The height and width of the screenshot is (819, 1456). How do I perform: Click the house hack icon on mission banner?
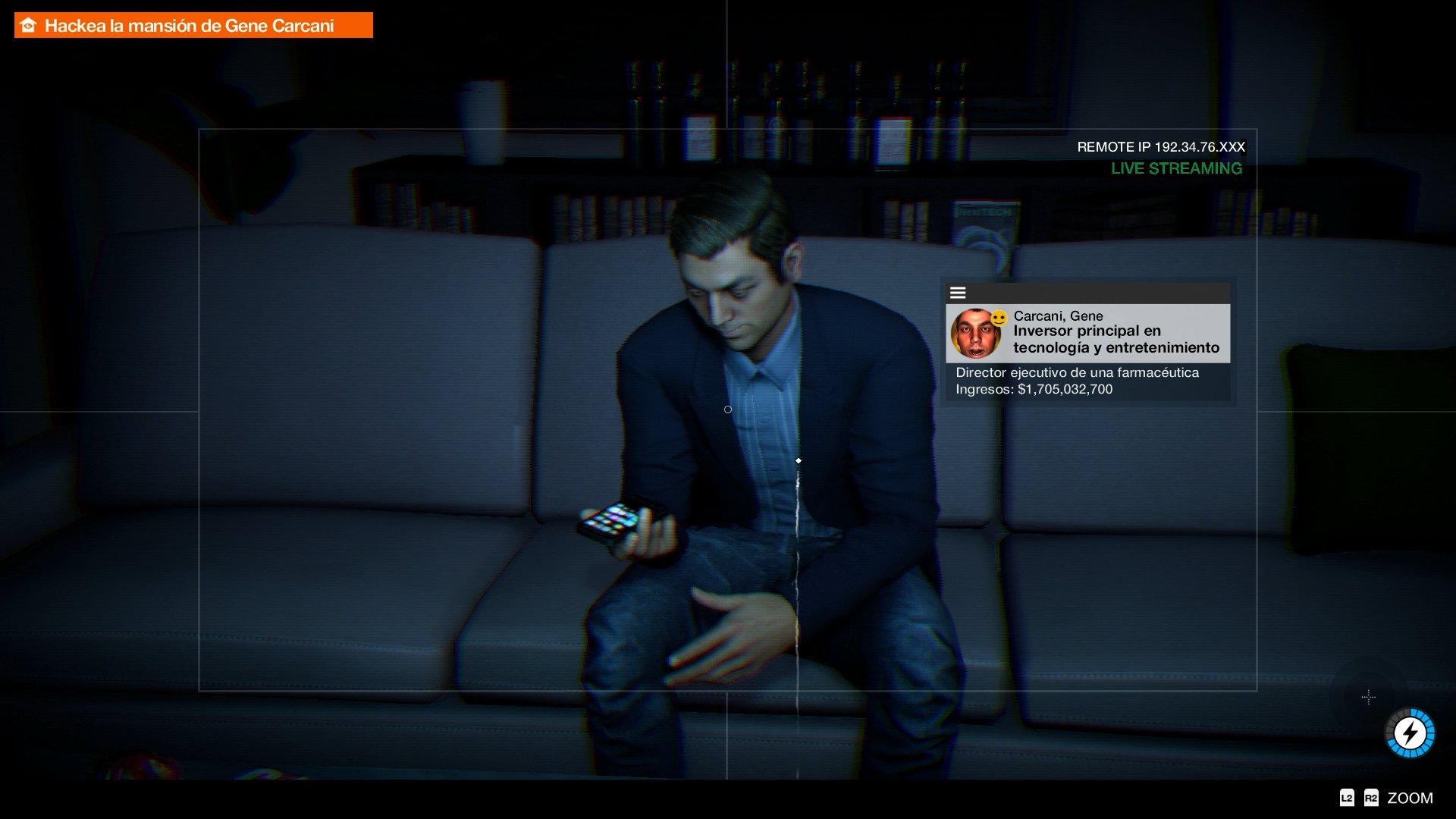point(27,24)
